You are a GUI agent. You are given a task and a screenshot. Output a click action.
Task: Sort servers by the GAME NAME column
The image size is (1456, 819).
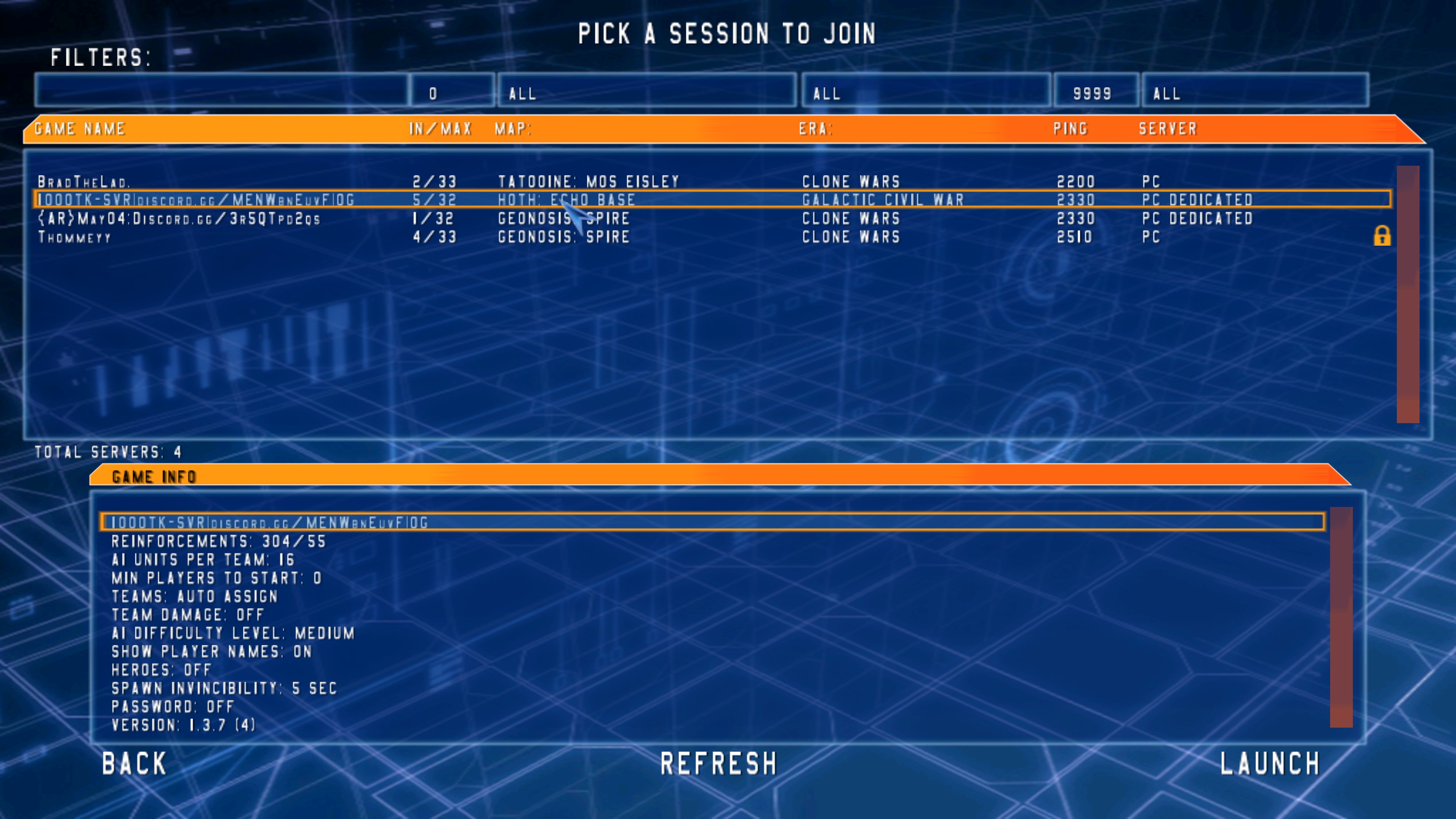[x=79, y=128]
